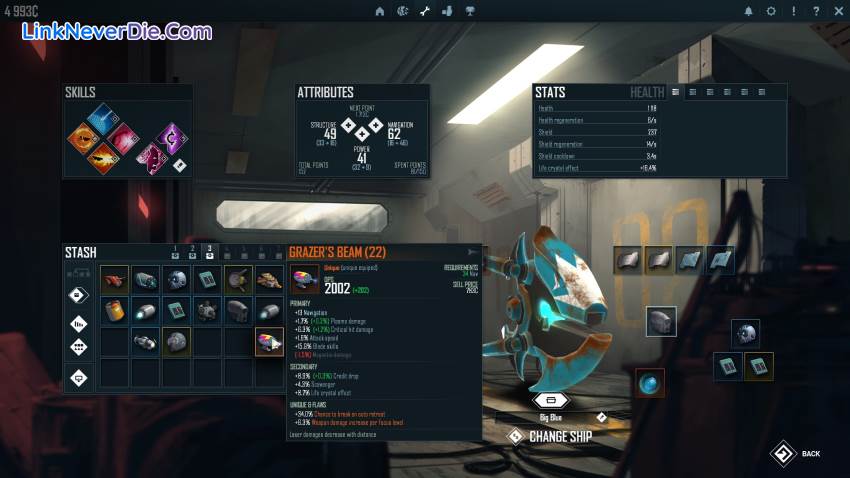Image resolution: width=850 pixels, height=478 pixels.
Task: Select the equipped grey engine slot
Action: tap(661, 321)
